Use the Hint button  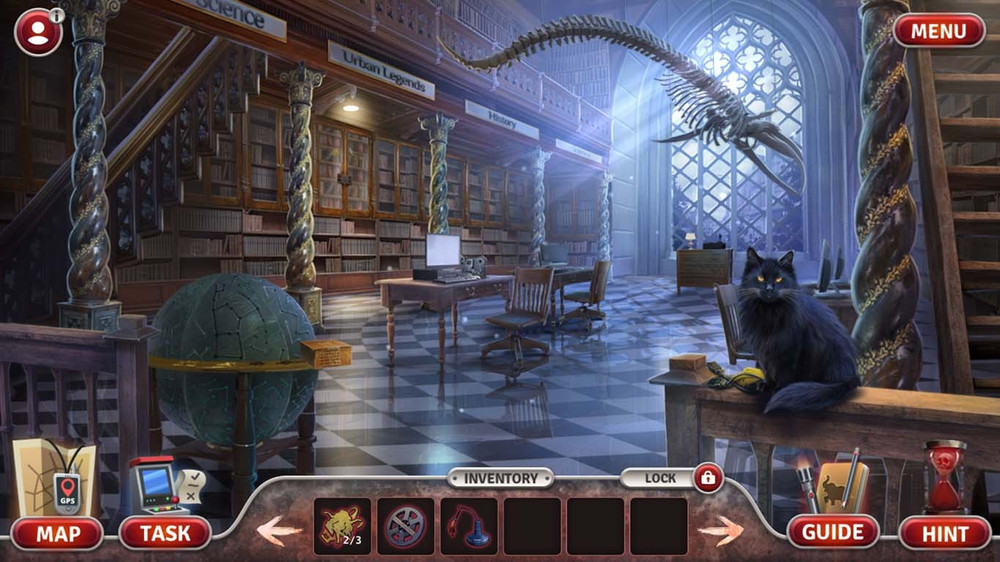pos(945,533)
